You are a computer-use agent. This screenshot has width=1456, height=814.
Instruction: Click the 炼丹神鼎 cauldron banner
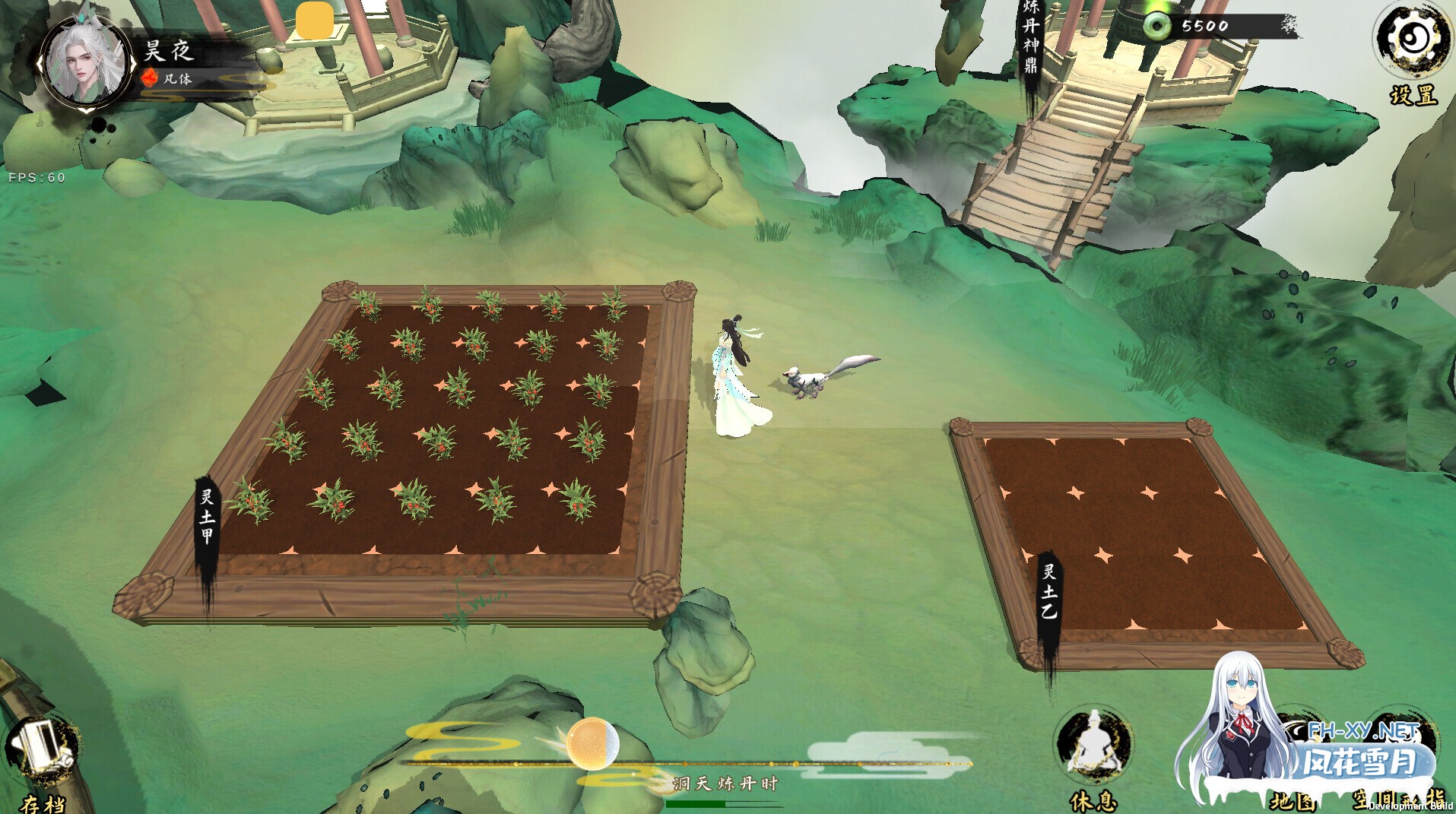click(1030, 40)
